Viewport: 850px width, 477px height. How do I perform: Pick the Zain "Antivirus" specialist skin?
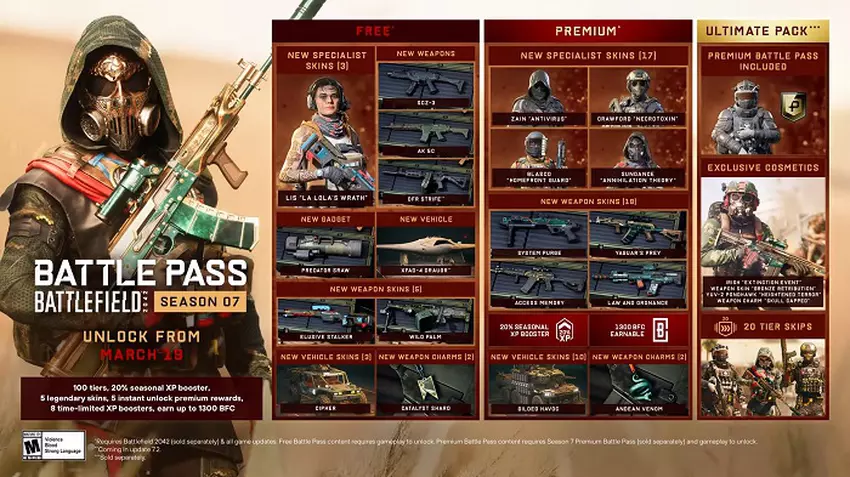point(538,95)
